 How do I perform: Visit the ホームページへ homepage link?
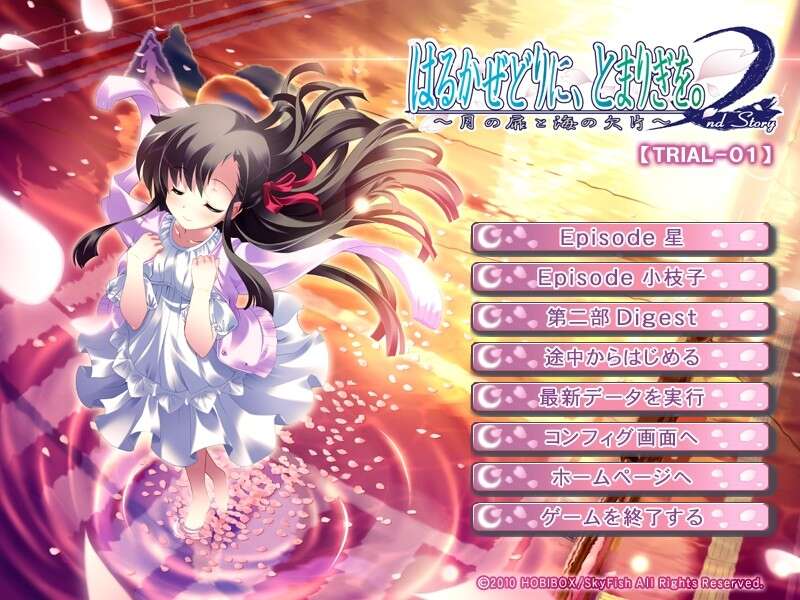click(621, 477)
